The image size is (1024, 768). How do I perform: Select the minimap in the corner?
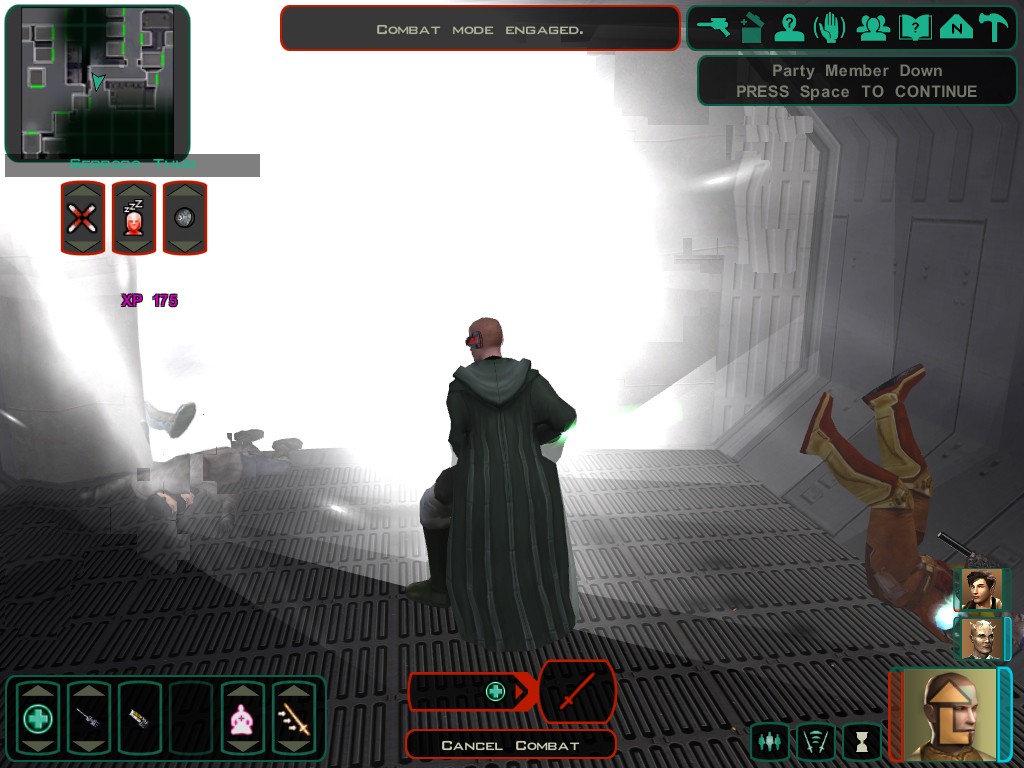96,81
